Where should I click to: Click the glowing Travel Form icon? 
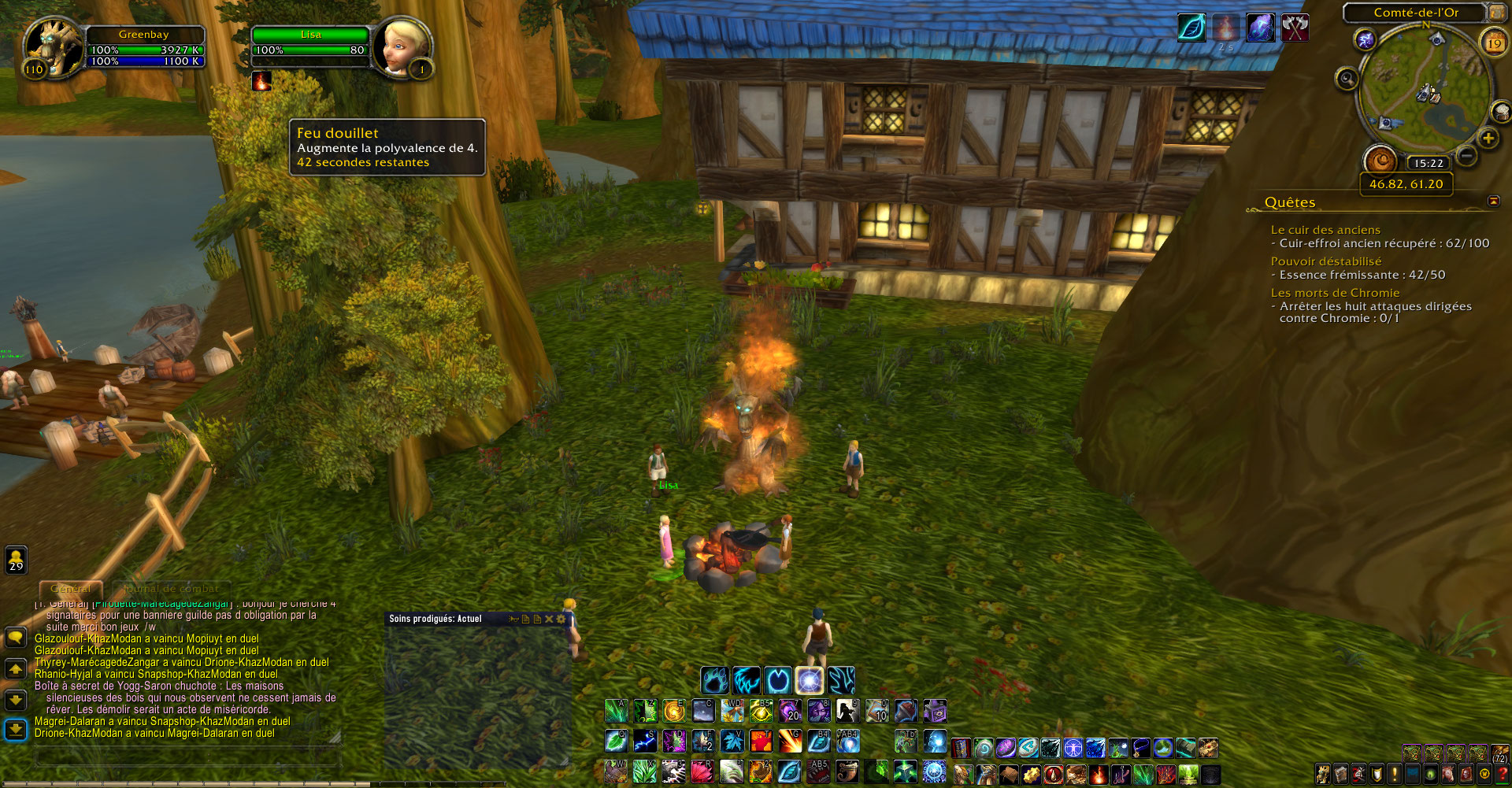(810, 682)
